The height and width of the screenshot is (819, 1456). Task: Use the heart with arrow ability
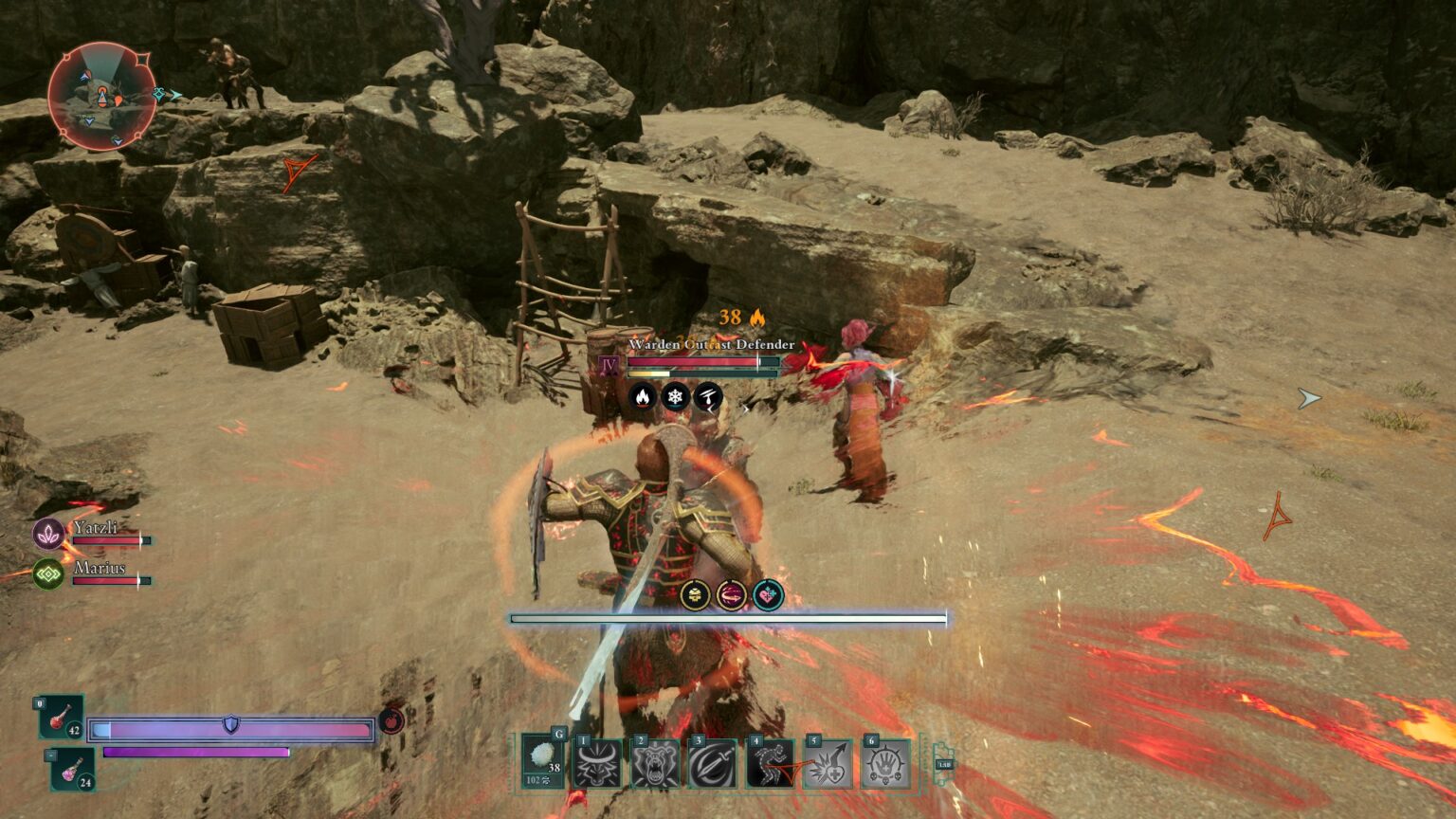[827, 764]
